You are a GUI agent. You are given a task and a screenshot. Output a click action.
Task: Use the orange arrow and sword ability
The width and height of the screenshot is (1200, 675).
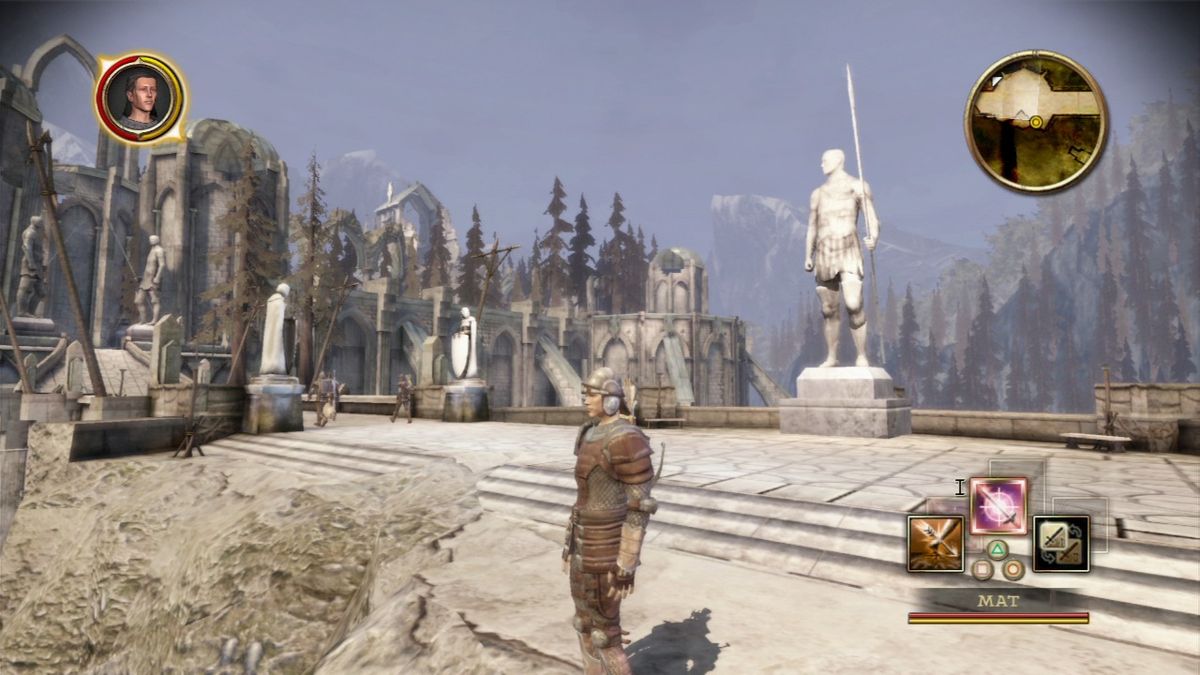935,543
